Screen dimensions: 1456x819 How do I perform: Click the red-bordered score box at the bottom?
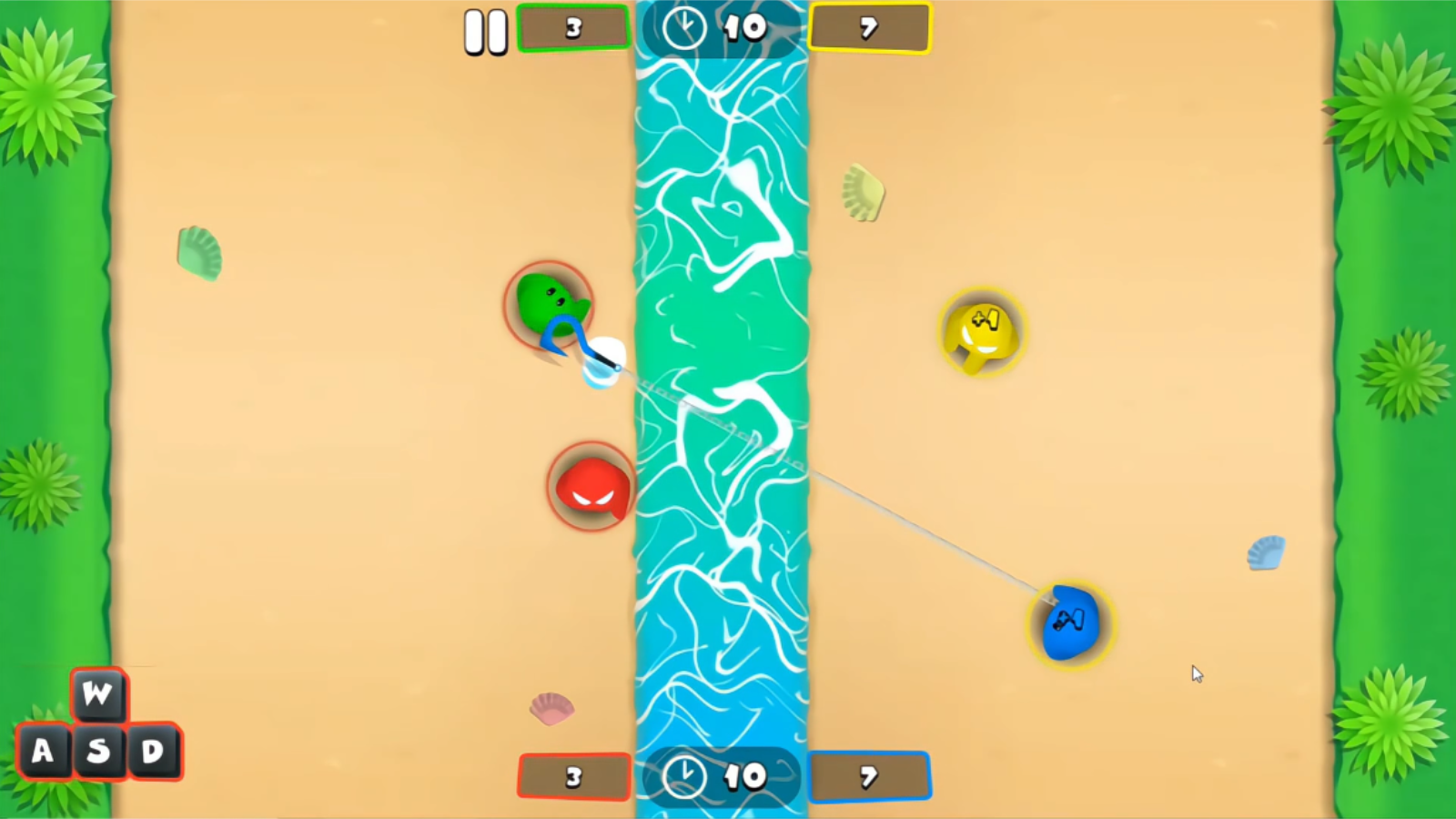click(x=572, y=778)
